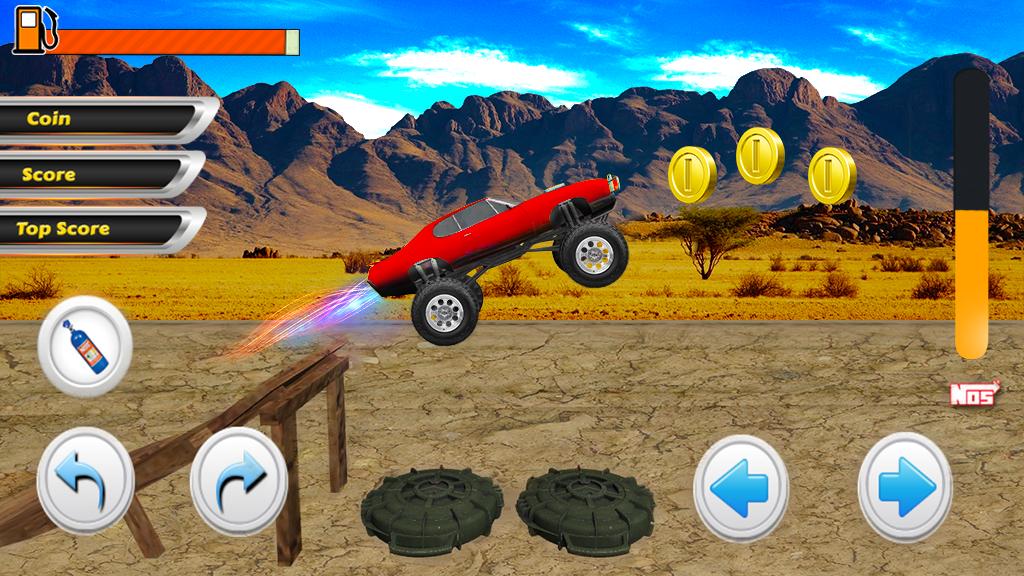Screen dimensions: 1024x576
Task: Tilt the truck backward with the curved left arrow
Action: coord(86,479)
